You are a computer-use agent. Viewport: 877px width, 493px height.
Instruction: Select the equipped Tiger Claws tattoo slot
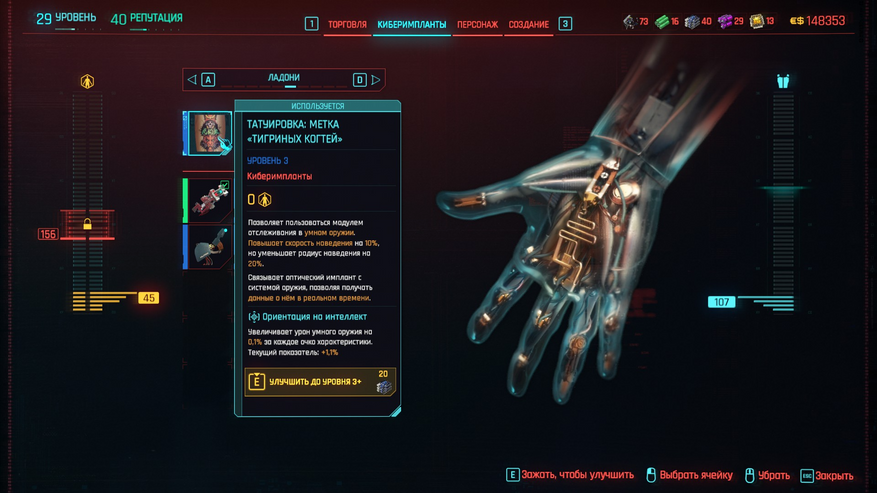pos(210,134)
